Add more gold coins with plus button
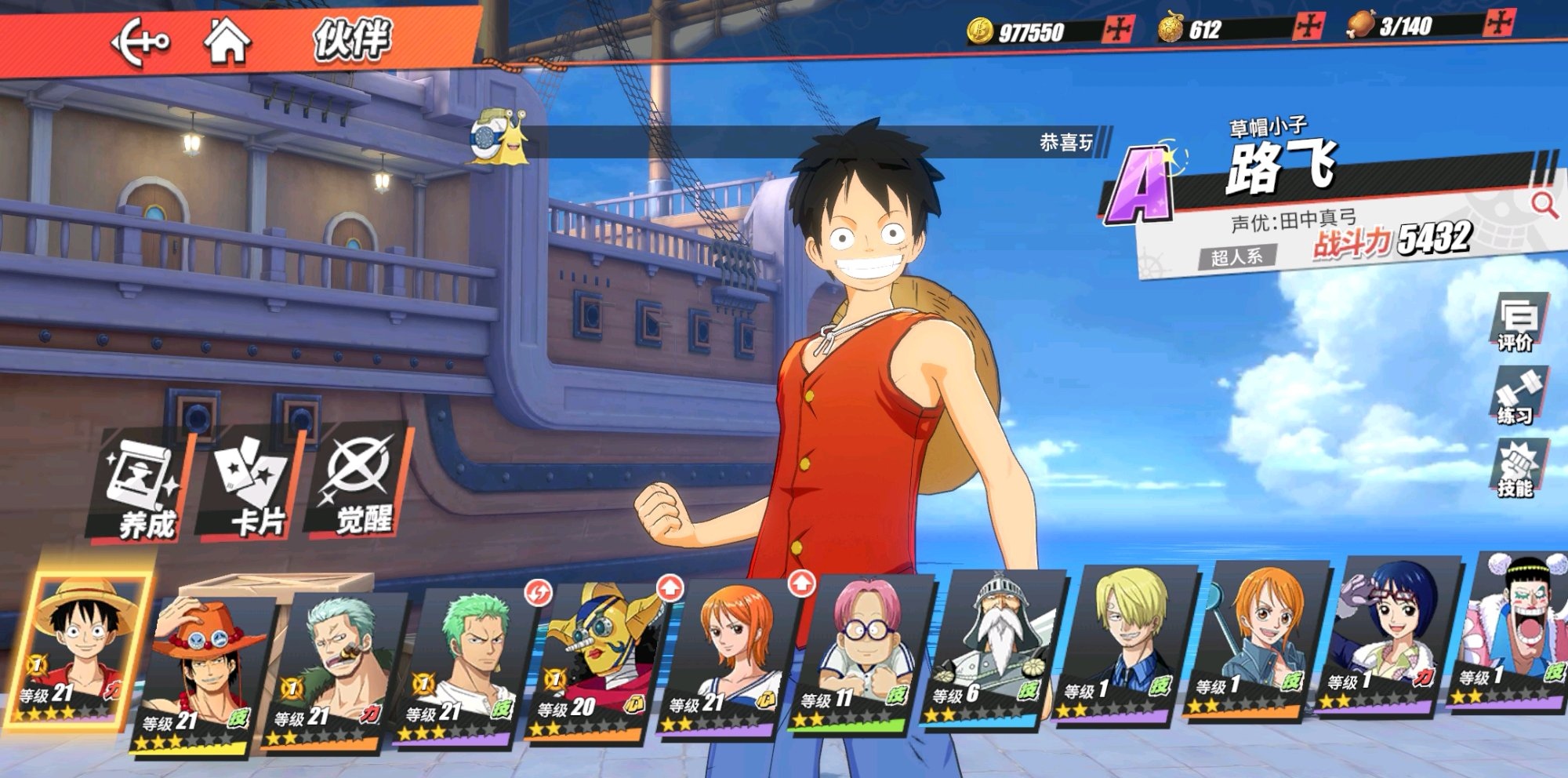 pyautogui.click(x=1118, y=30)
